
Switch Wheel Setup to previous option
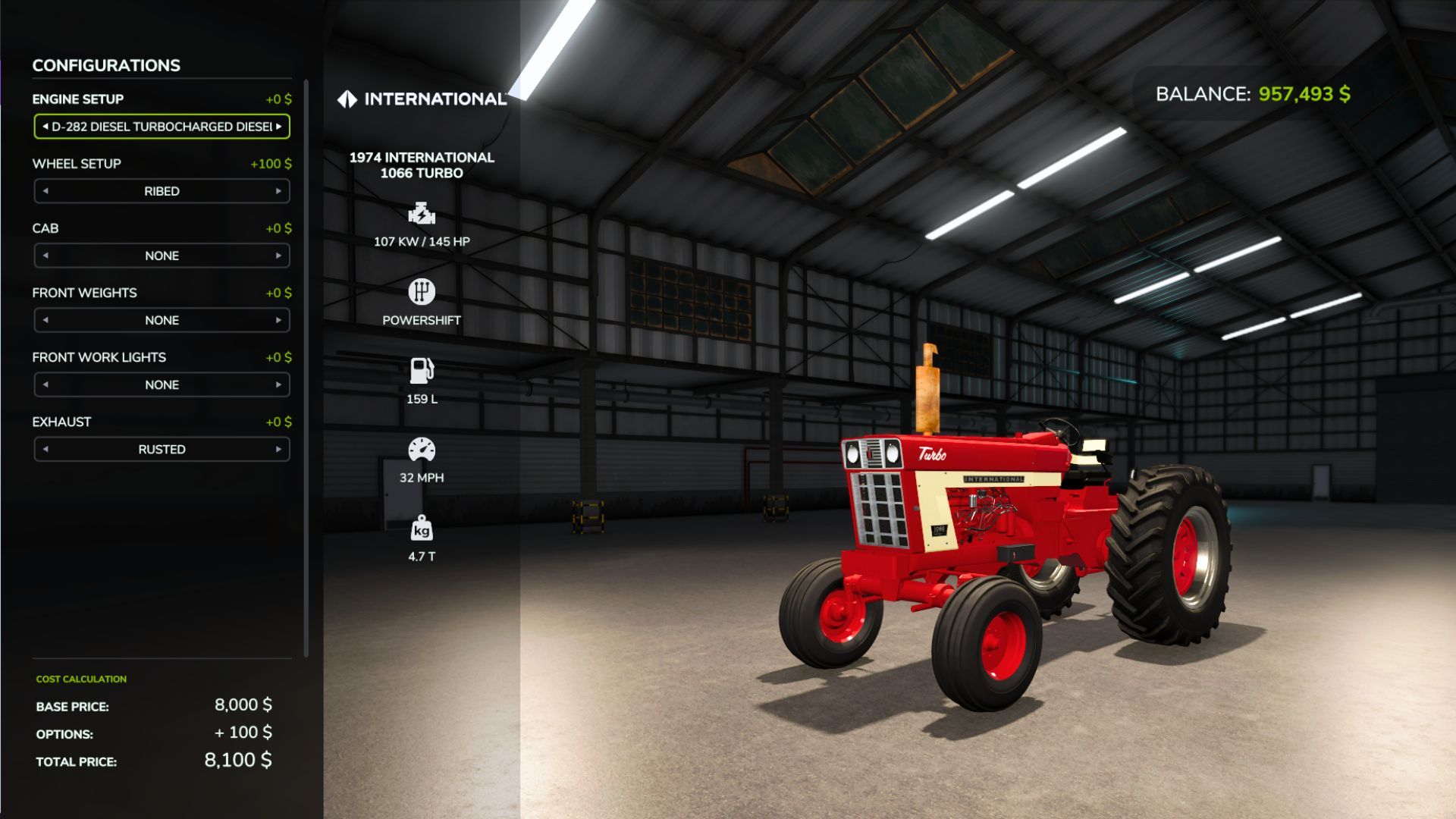coord(45,191)
